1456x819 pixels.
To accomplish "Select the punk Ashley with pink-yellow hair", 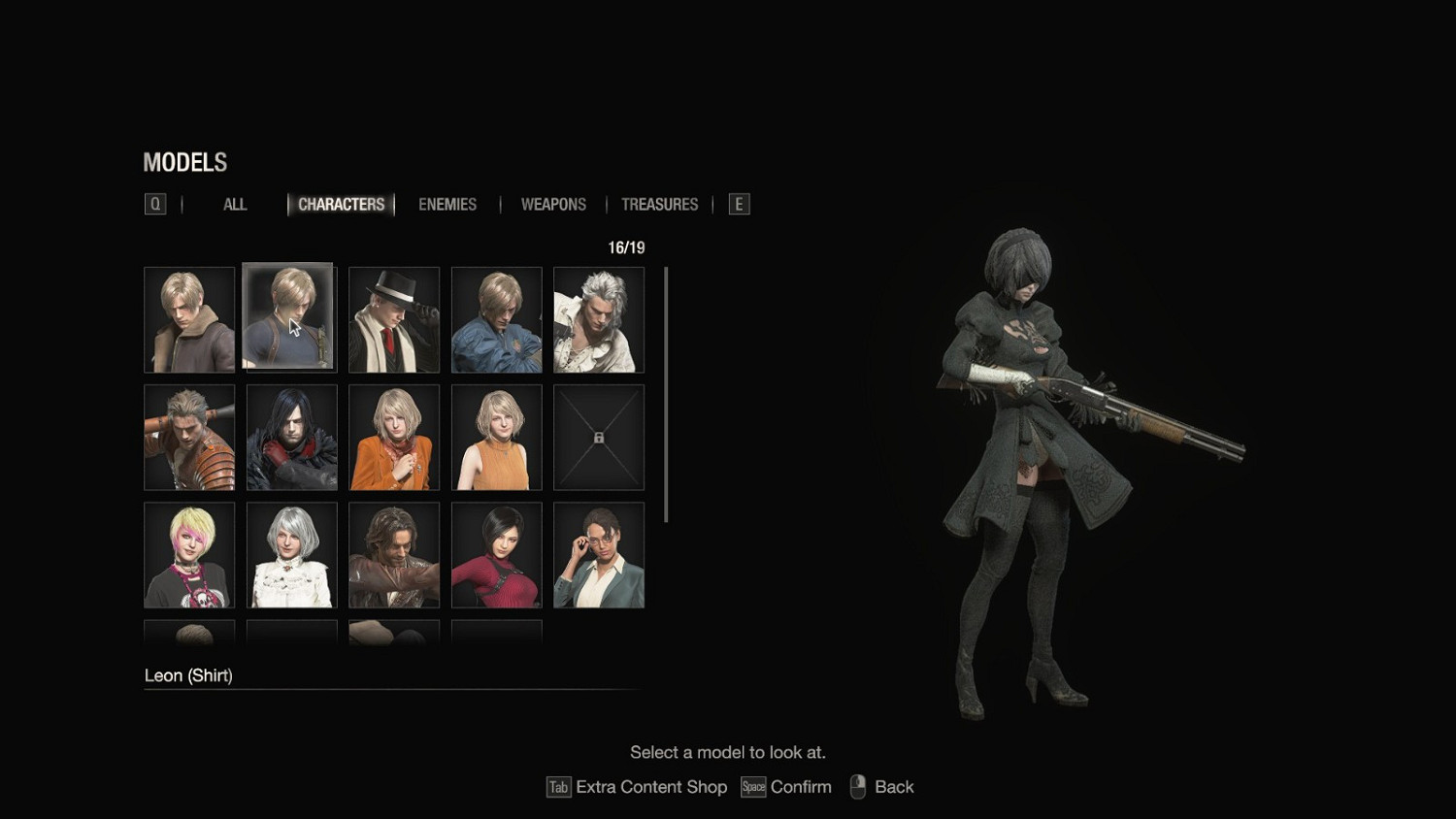I will (x=188, y=554).
